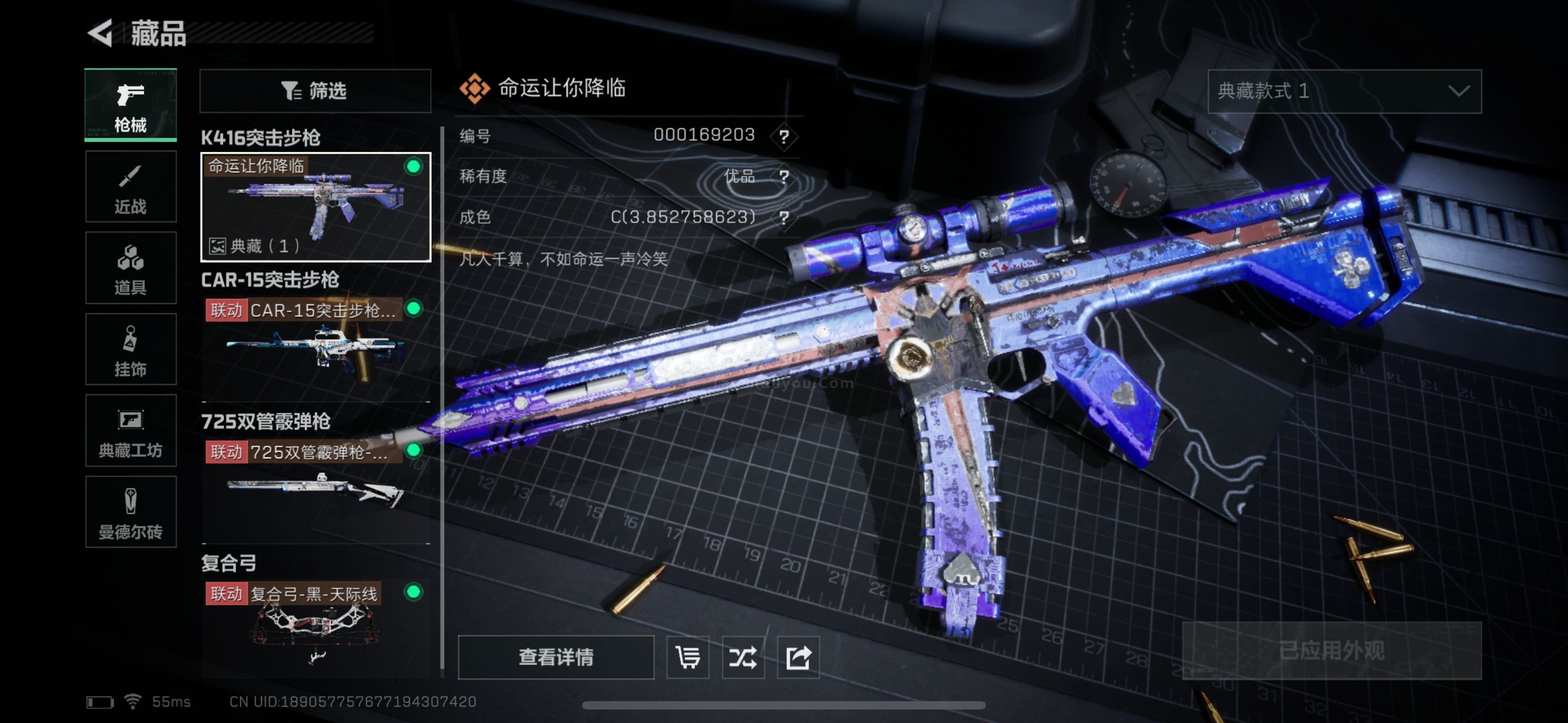Open the 近战 melee tab

point(130,187)
